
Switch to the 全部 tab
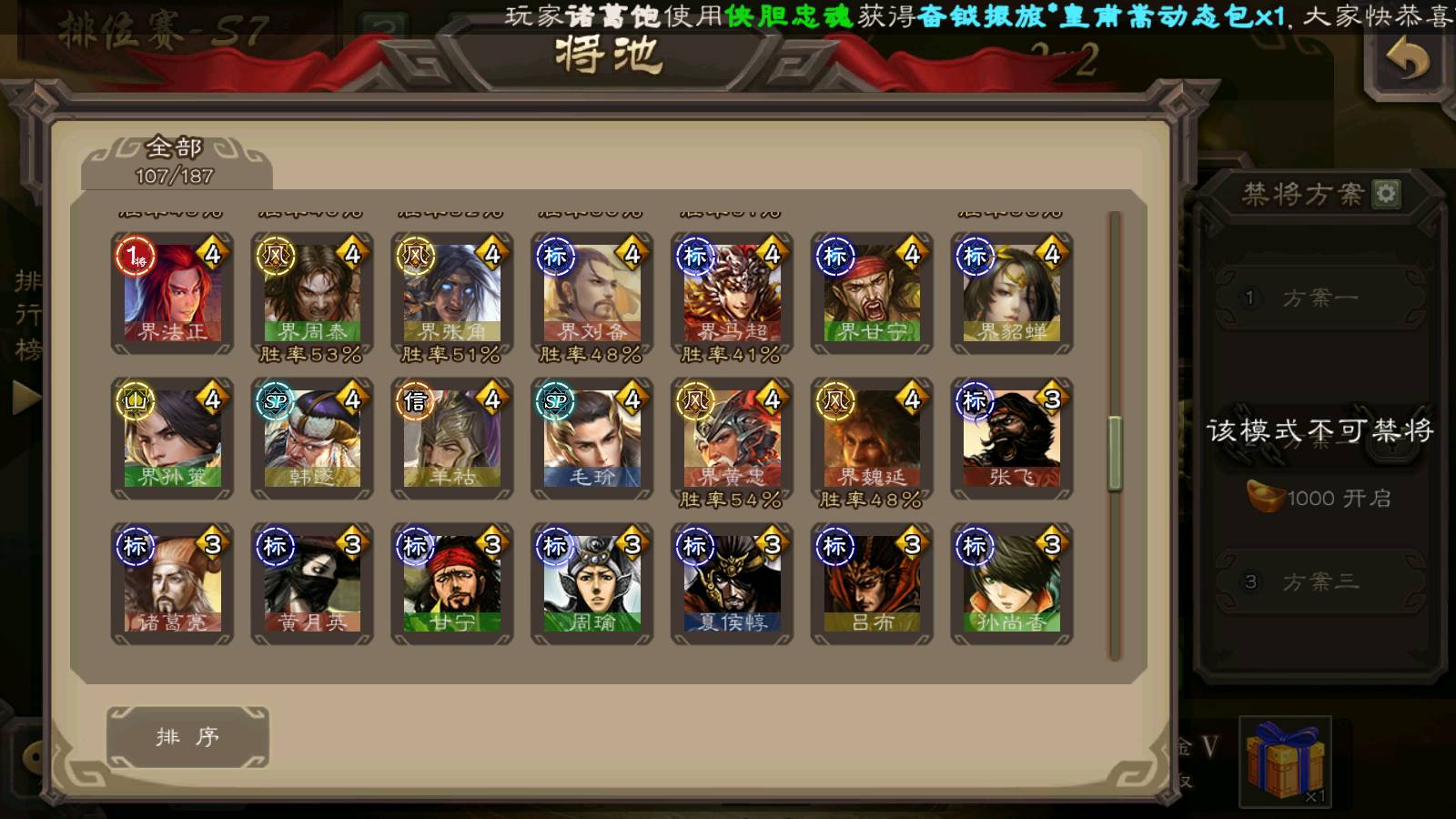point(175,161)
